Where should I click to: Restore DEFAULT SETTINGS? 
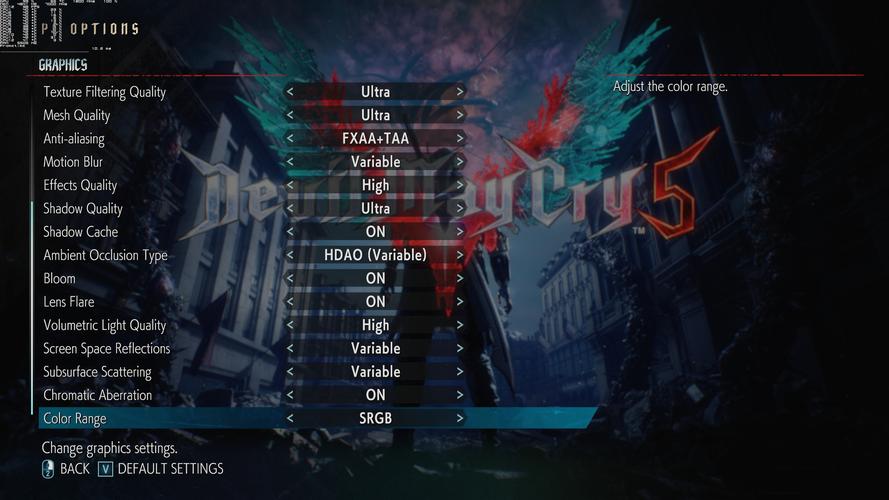161,469
